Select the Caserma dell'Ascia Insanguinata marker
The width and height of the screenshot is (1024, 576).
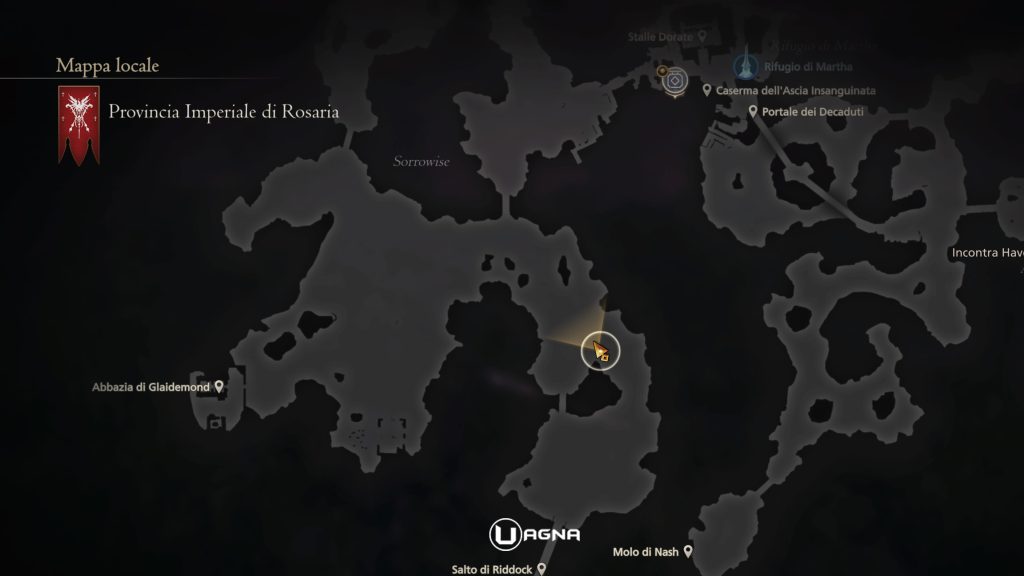[x=707, y=90]
